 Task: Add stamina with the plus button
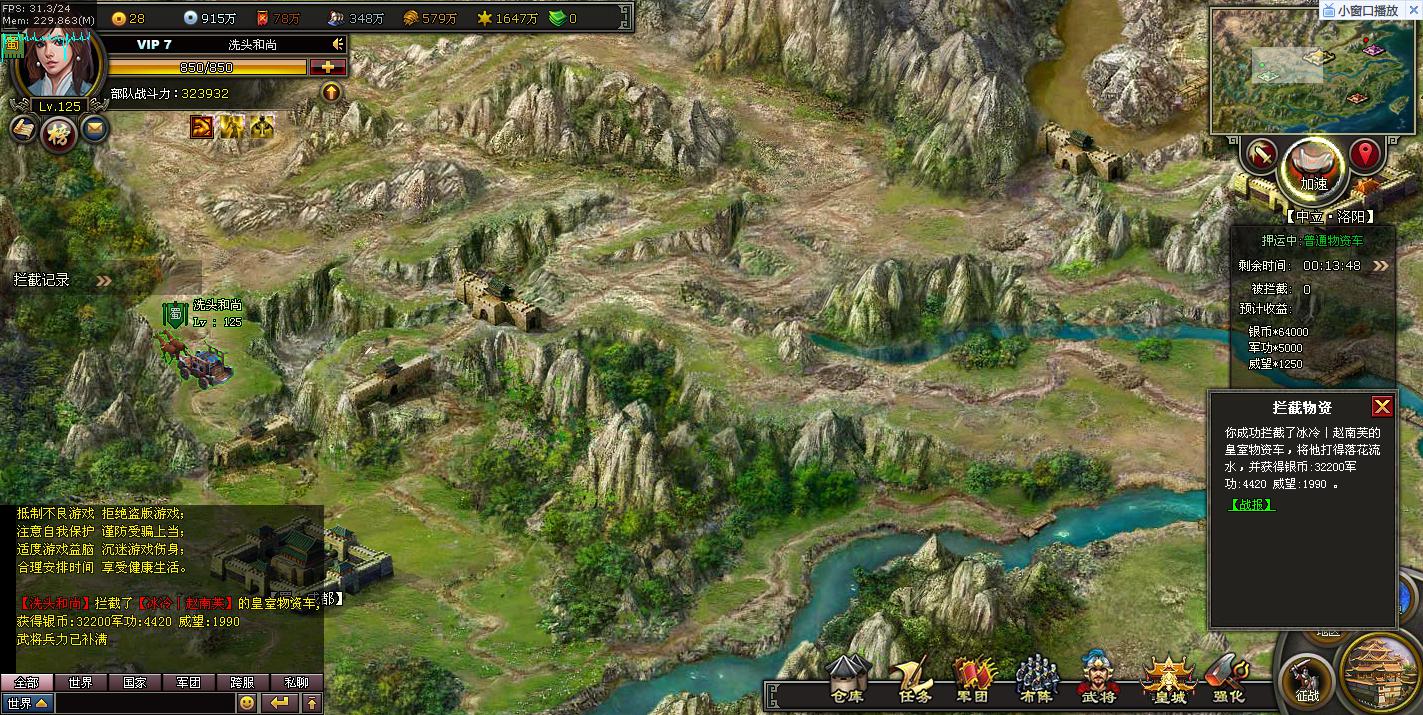[328, 67]
